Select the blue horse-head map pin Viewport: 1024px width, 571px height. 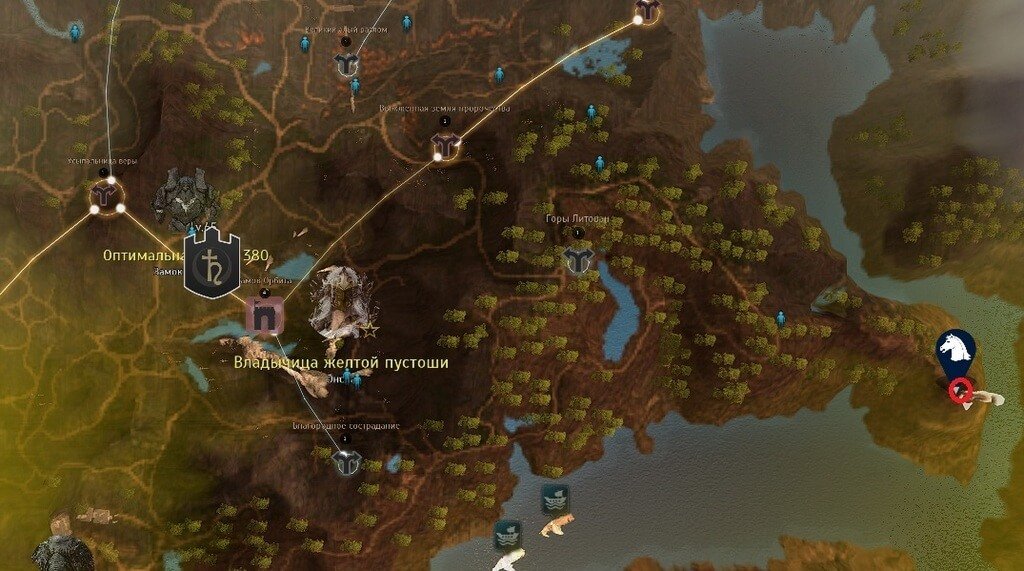[955, 350]
